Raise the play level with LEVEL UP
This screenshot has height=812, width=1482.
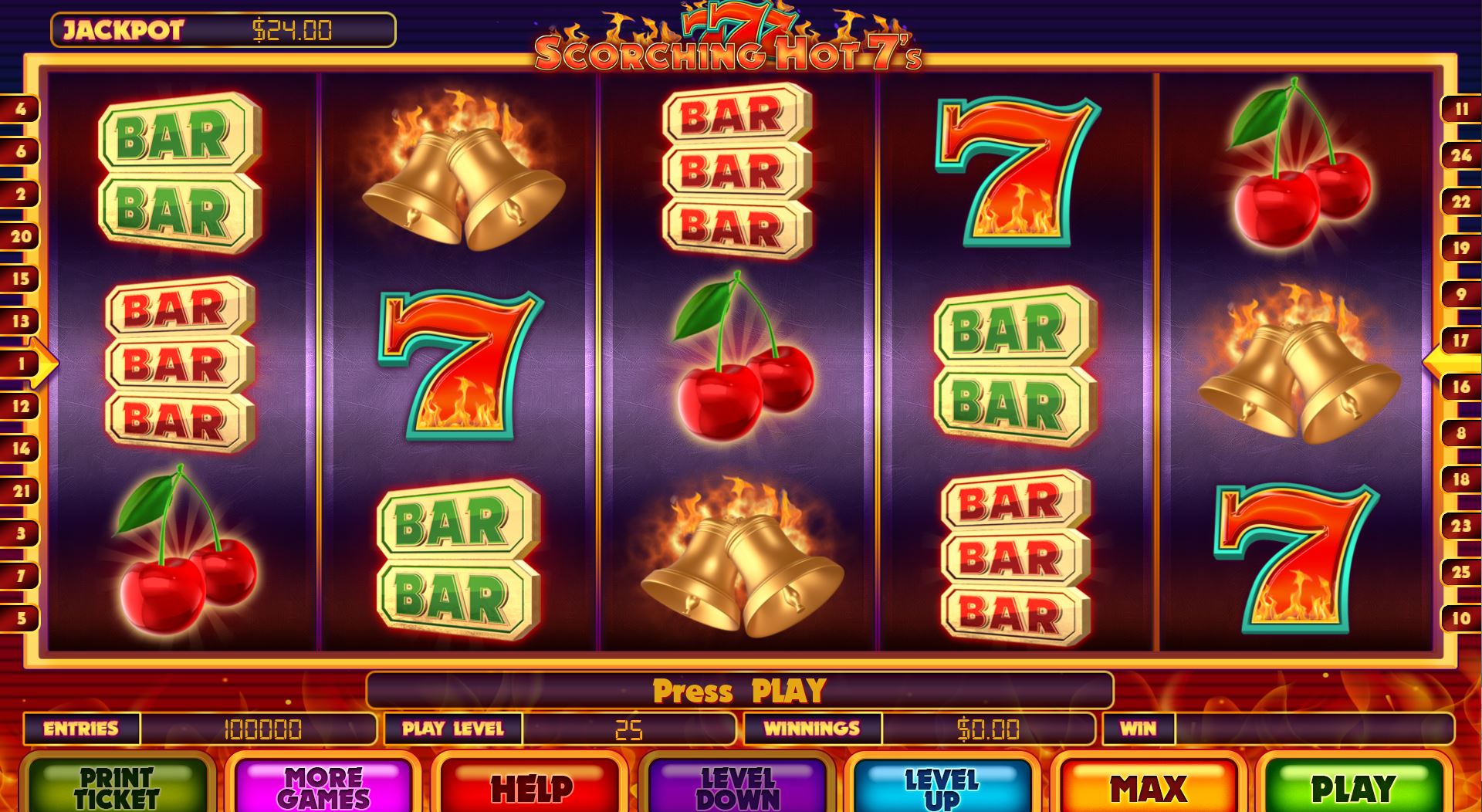[x=941, y=786]
